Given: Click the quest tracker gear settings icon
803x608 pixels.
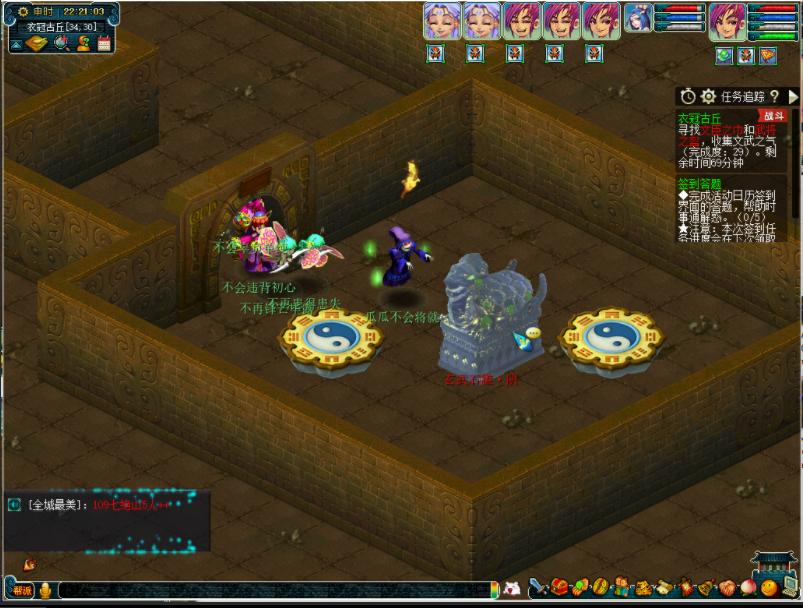Looking at the screenshot, I should click(708, 97).
